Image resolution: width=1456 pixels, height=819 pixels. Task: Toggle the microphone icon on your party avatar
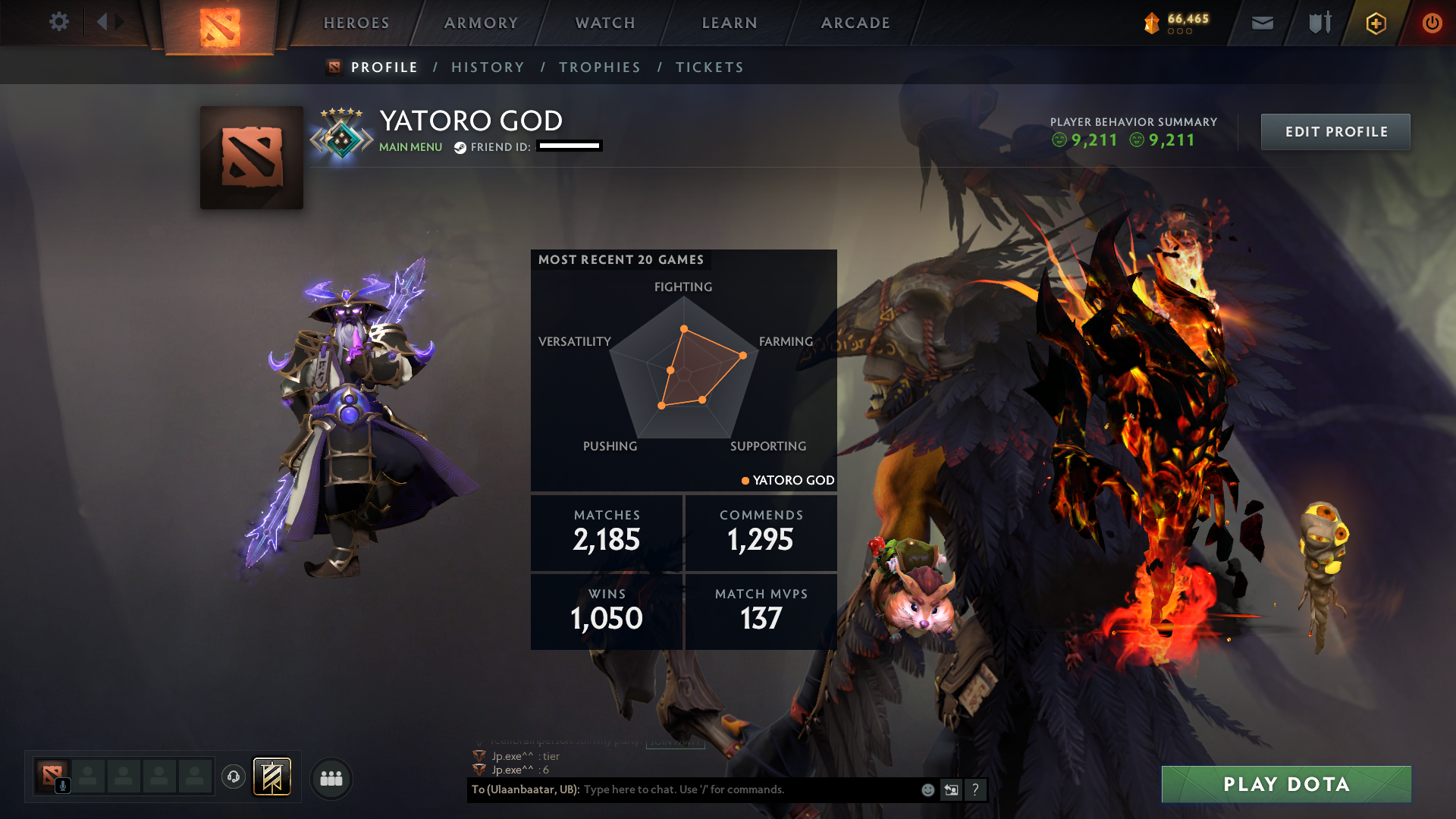(62, 786)
